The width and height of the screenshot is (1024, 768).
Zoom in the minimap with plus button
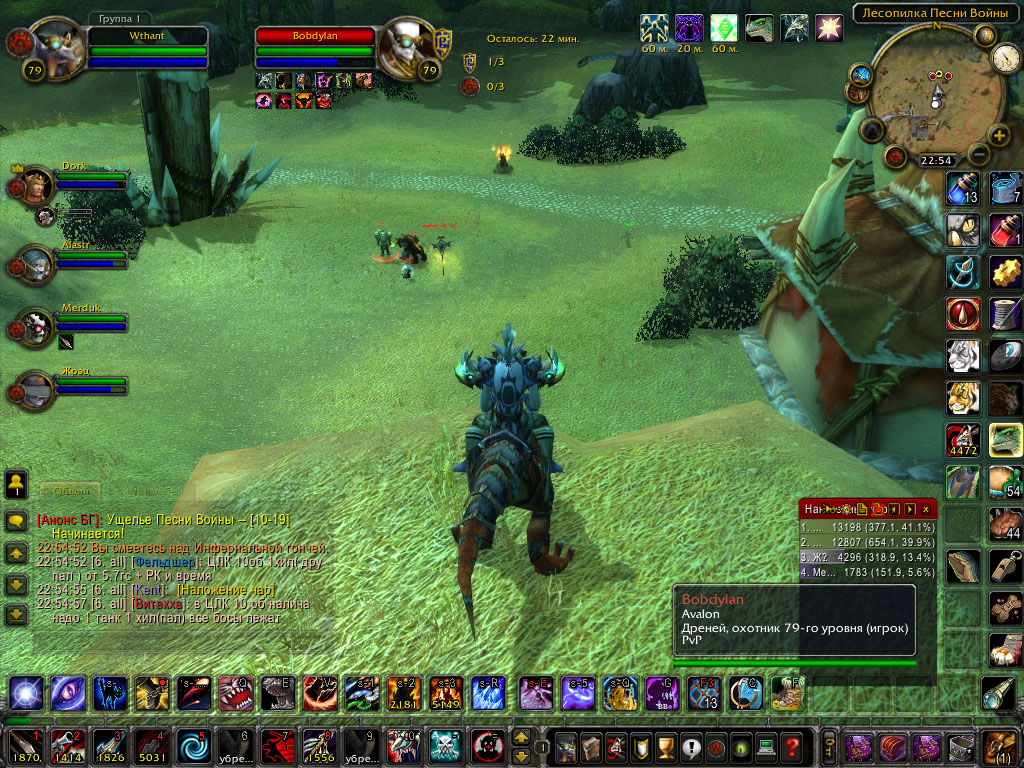coord(1000,135)
